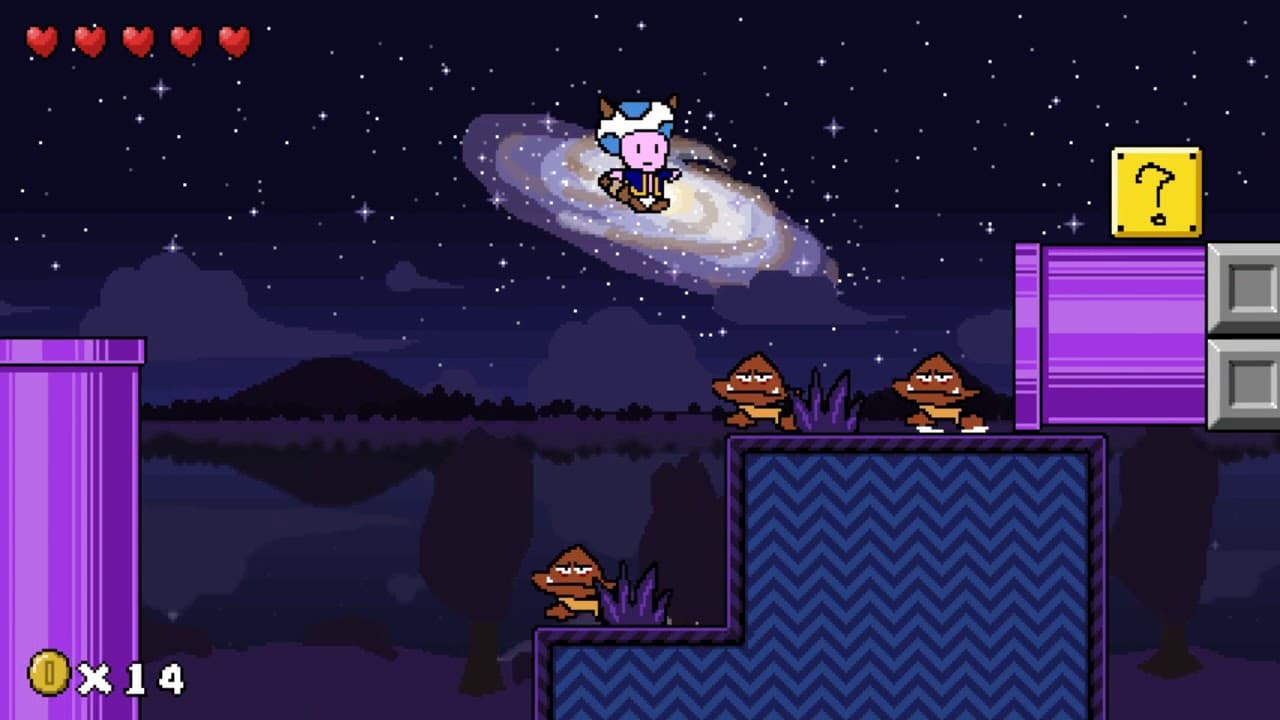1280x720 pixels.
Task: Click the first heart in the health bar
Action: coord(42,42)
